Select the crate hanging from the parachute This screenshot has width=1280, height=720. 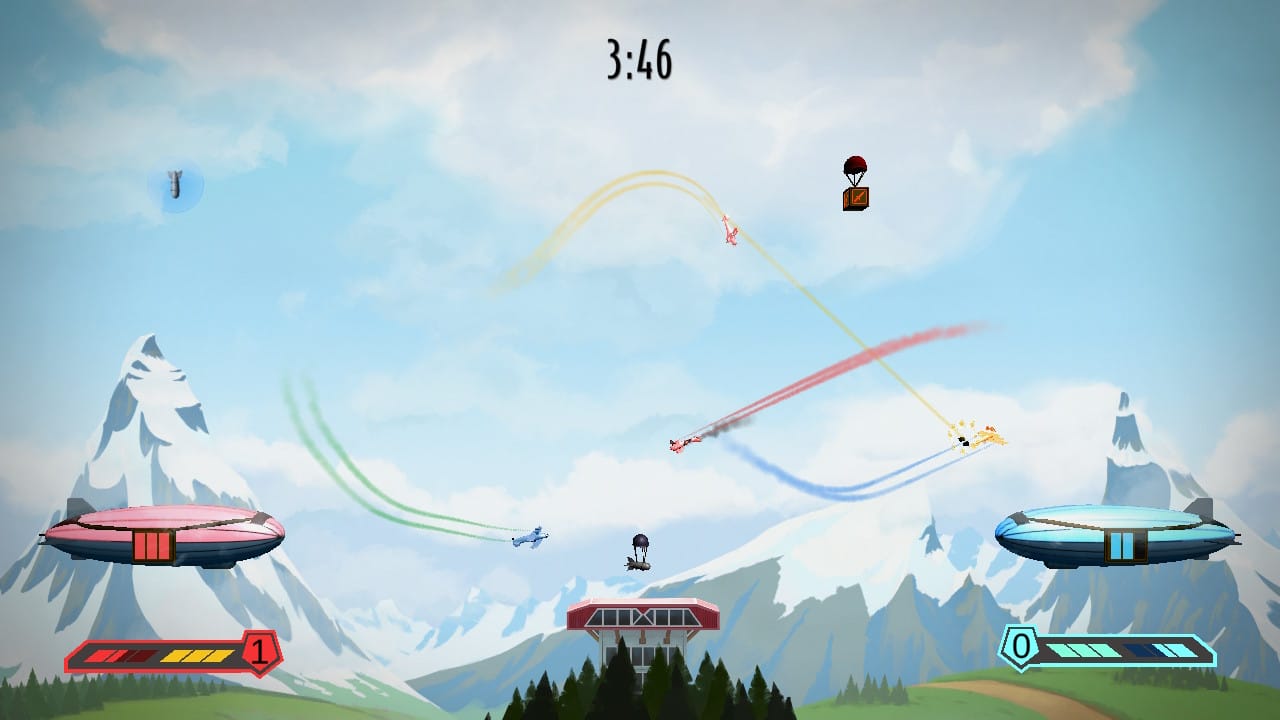tap(855, 196)
